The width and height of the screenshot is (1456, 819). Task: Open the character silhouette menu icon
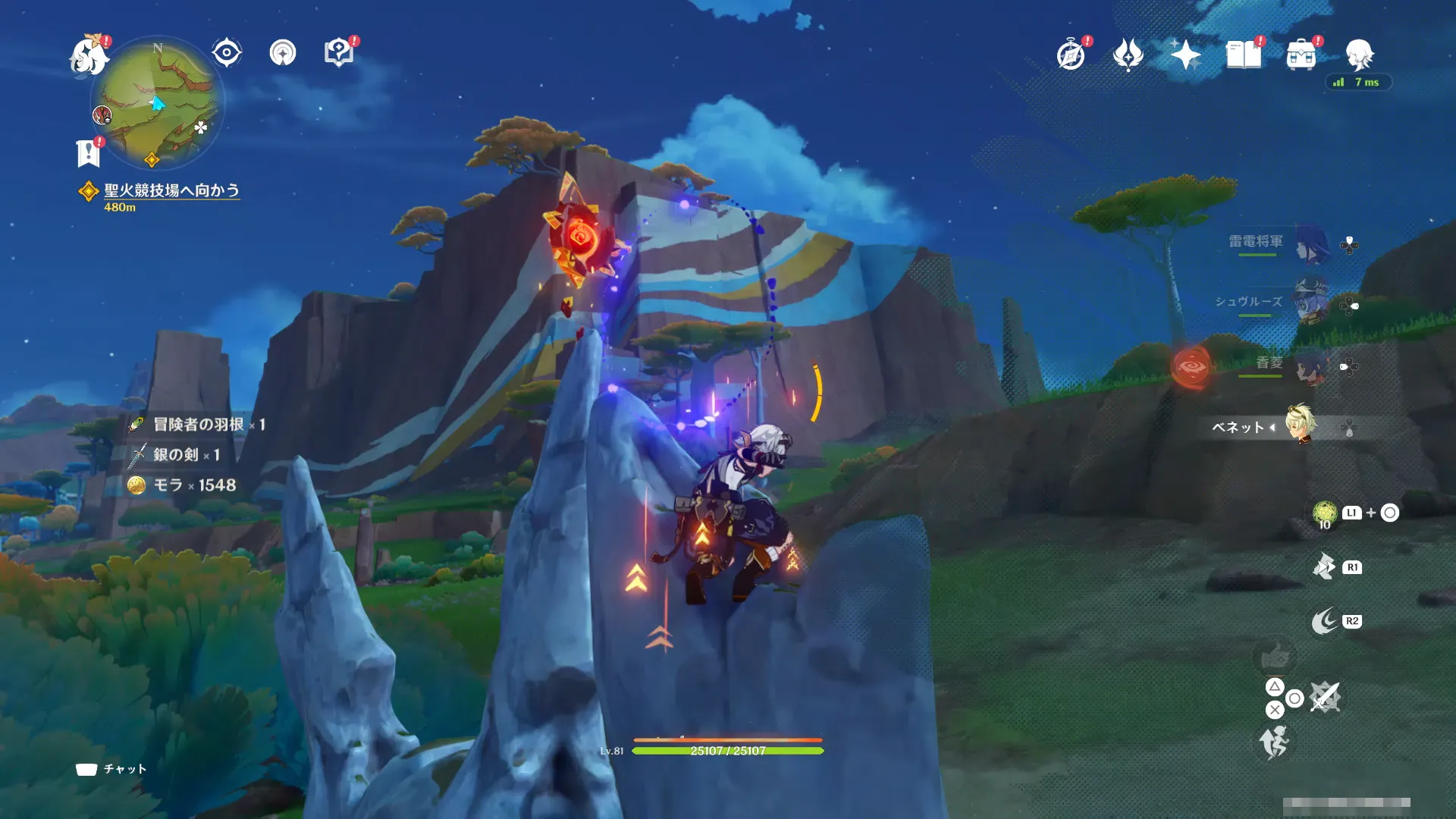[1359, 55]
